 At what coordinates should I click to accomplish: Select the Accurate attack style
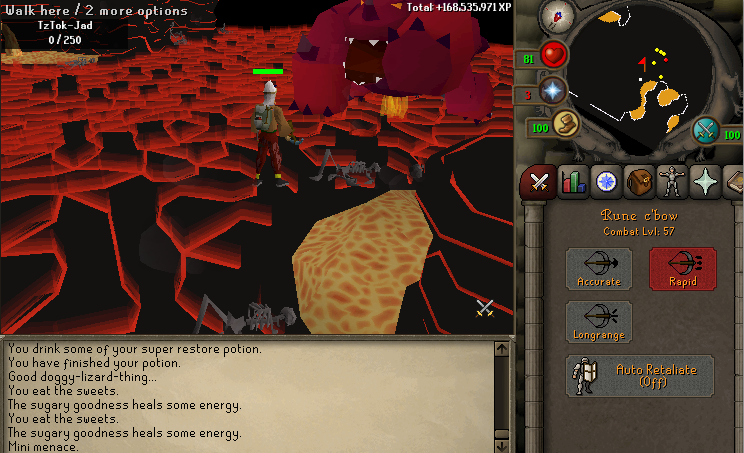pyautogui.click(x=598, y=269)
